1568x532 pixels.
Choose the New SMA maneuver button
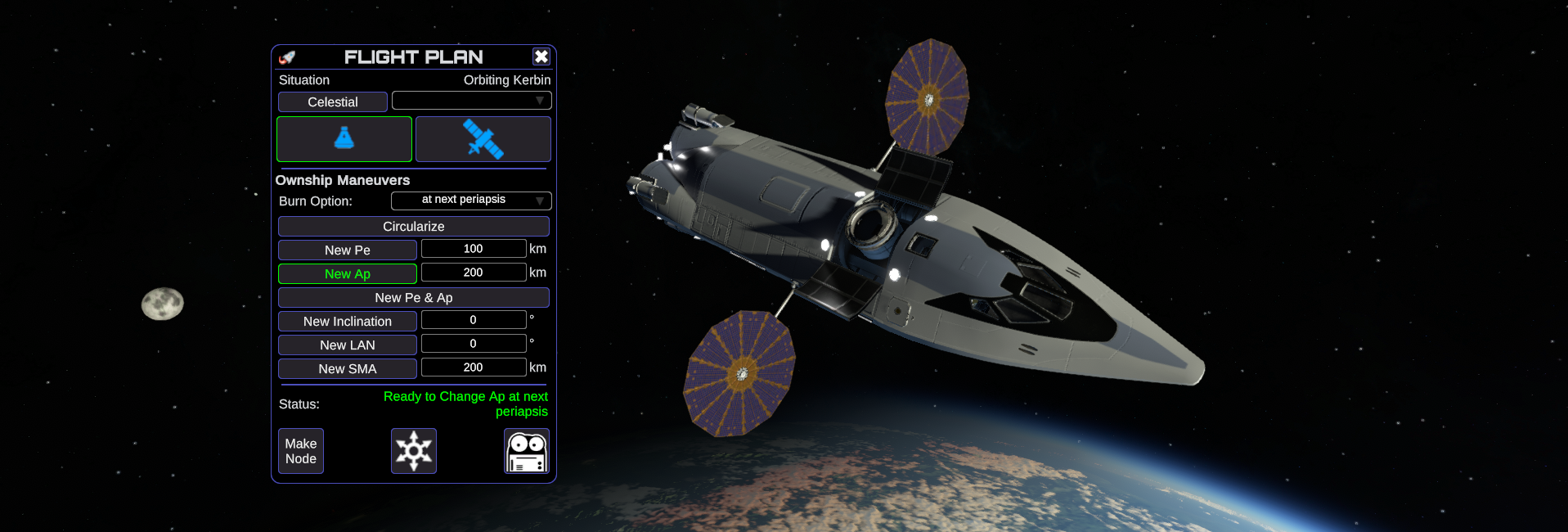[347, 369]
